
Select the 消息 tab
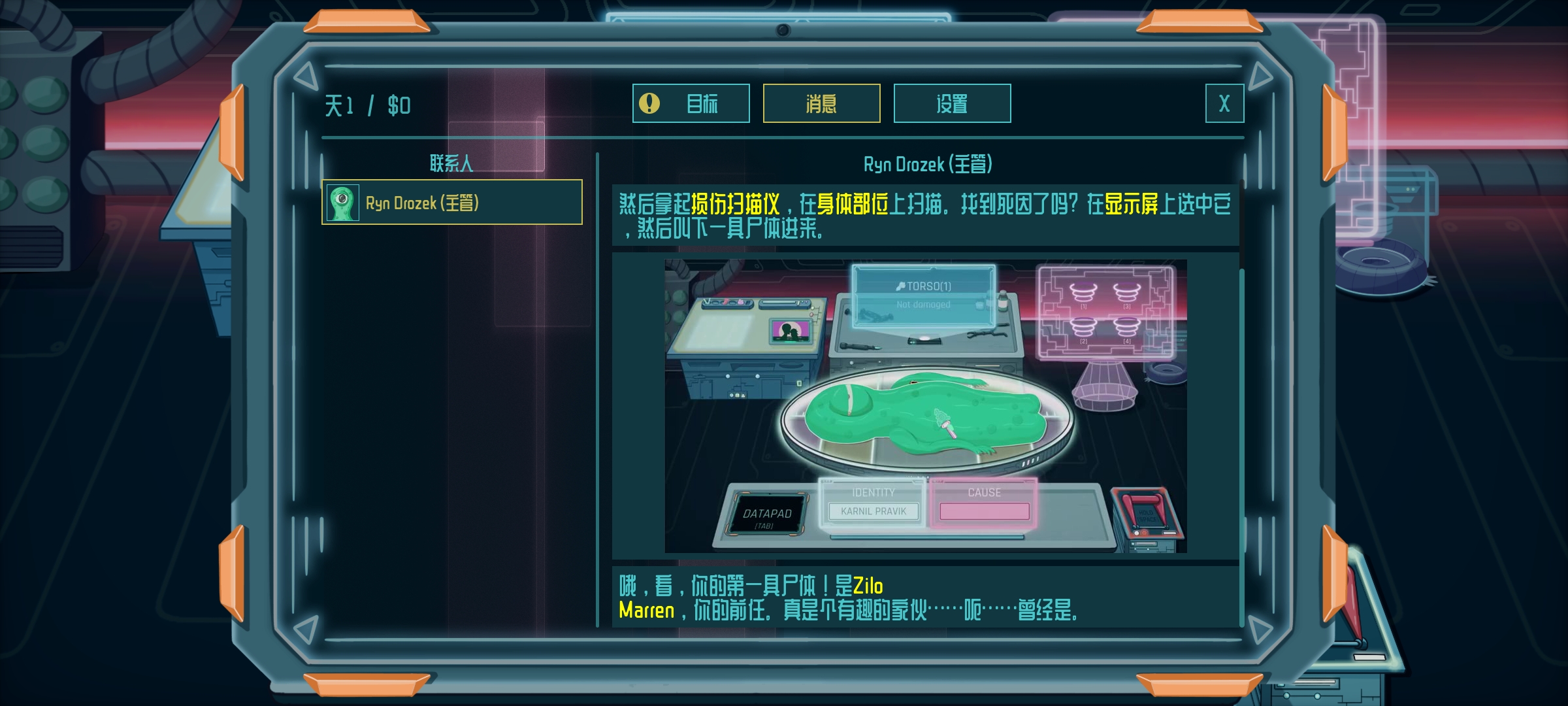pos(821,103)
